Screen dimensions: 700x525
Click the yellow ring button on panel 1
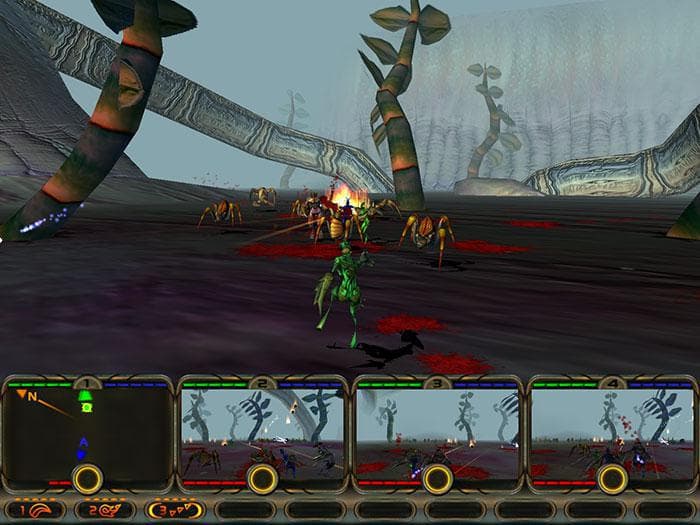coord(87,479)
